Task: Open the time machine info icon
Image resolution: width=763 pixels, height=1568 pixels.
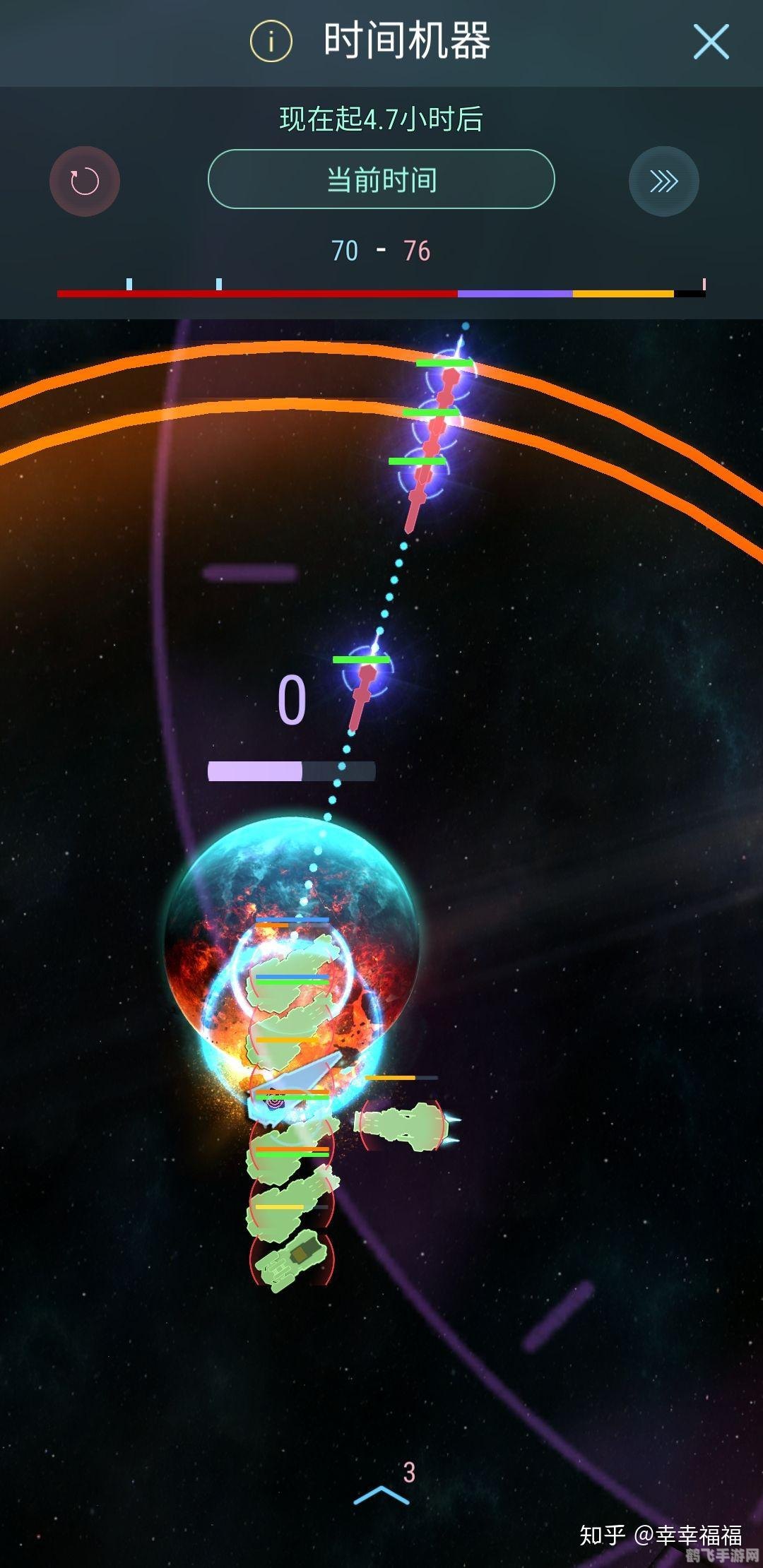Action: 271,42
